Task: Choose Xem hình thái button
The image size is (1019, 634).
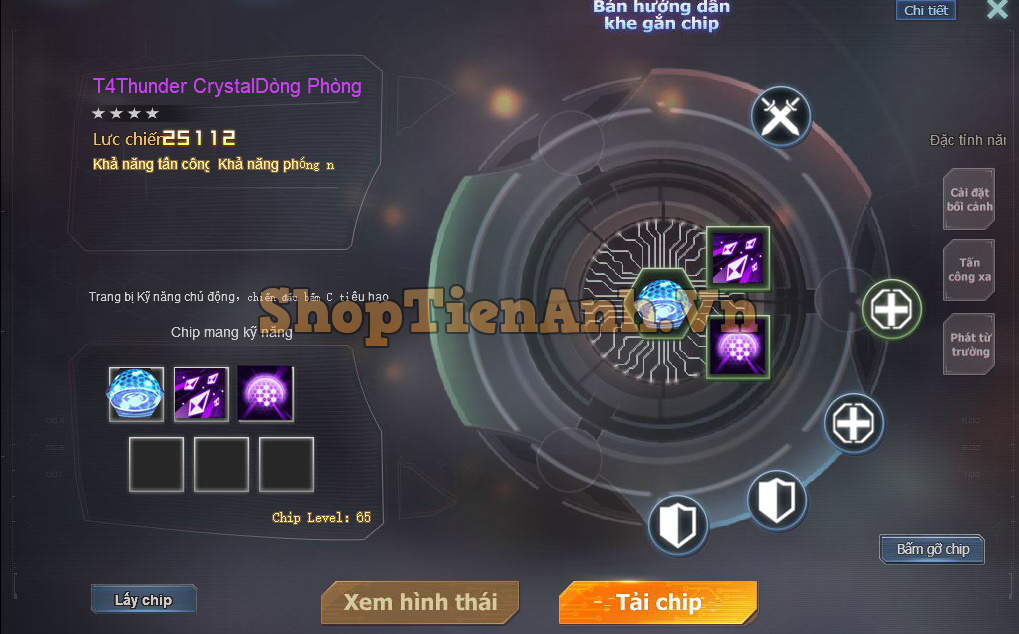Action: point(420,602)
